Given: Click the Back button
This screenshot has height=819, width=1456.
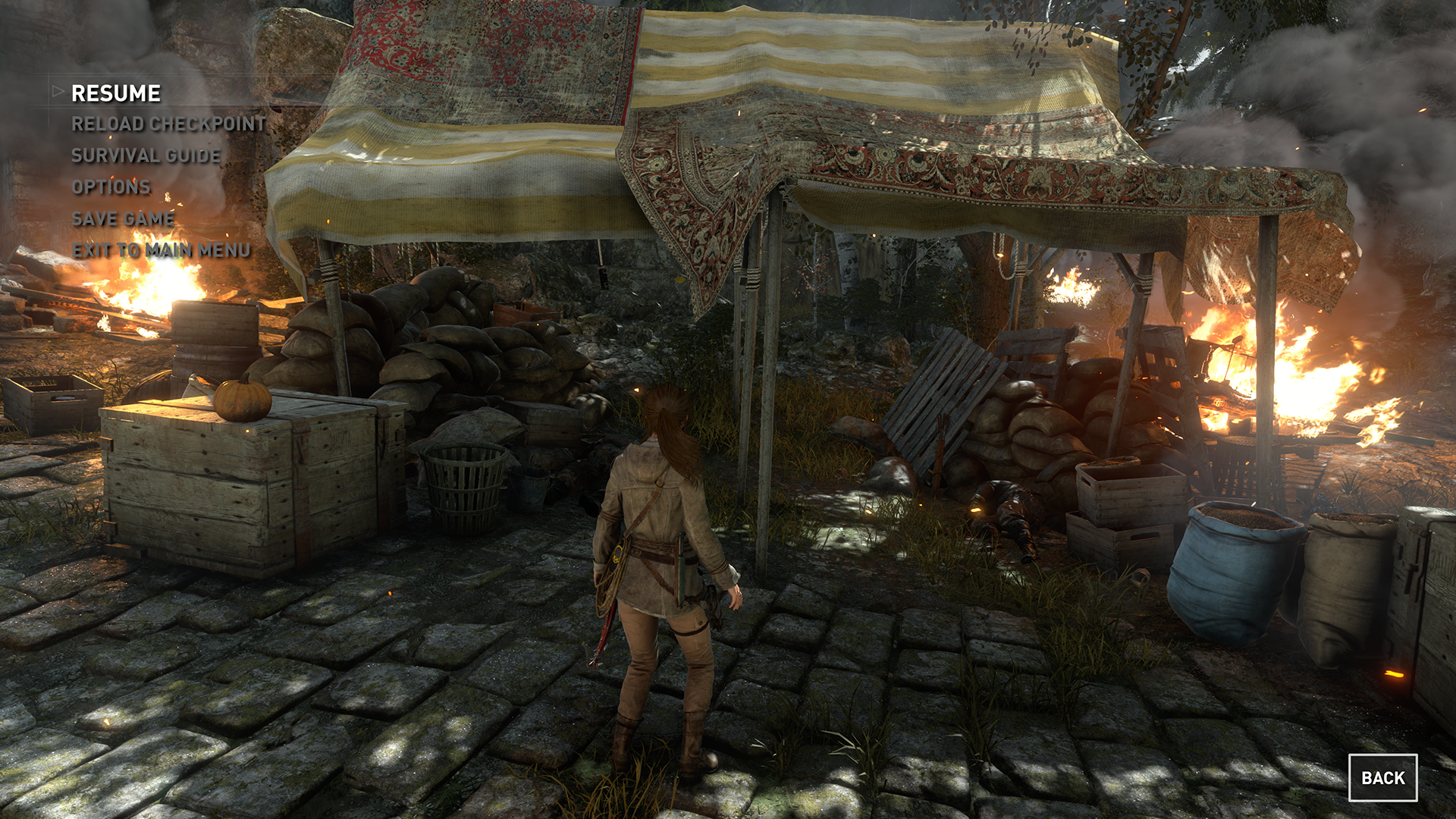Looking at the screenshot, I should click(x=1382, y=778).
